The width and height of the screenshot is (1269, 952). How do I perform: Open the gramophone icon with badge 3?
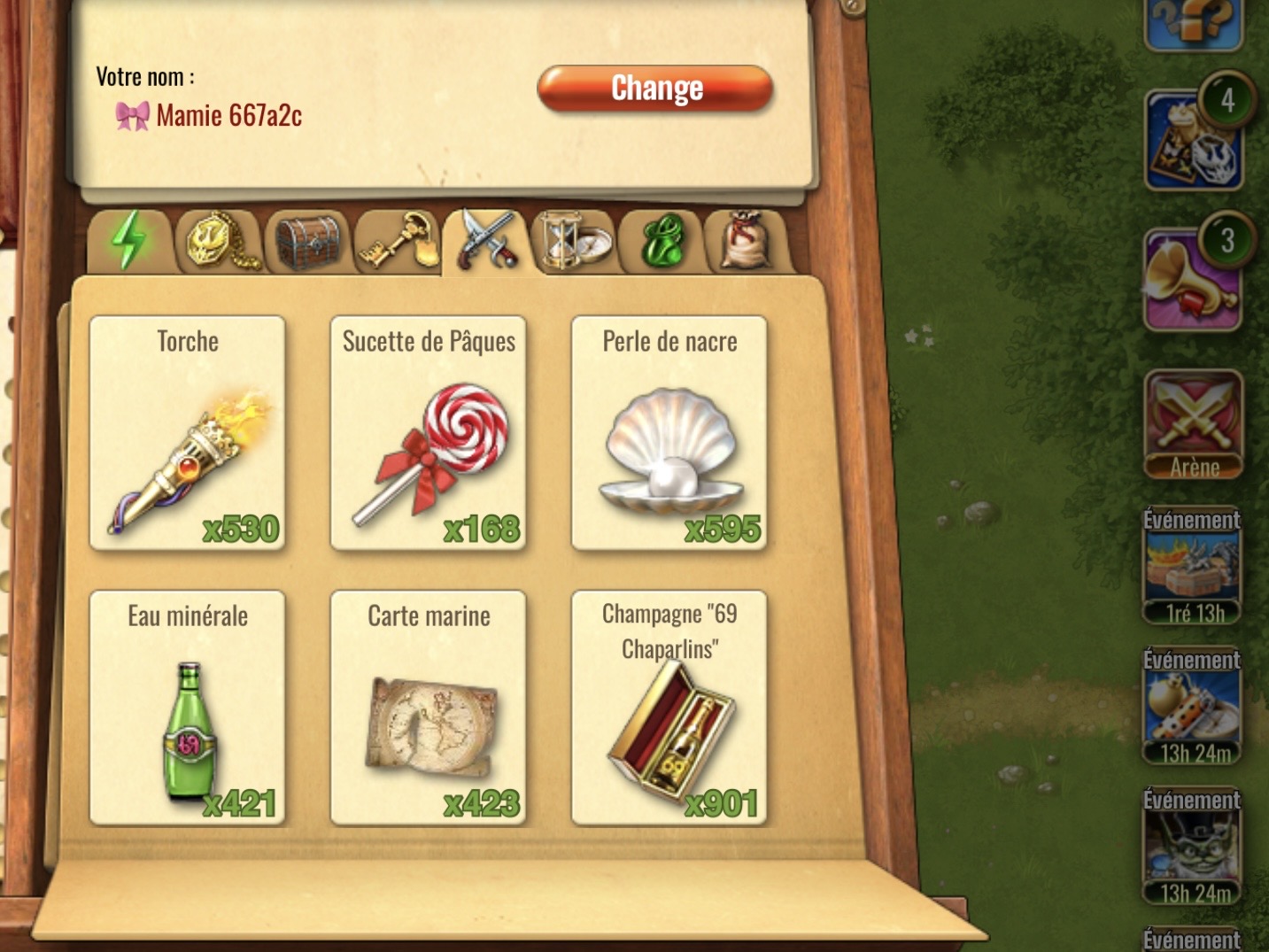(x=1192, y=276)
